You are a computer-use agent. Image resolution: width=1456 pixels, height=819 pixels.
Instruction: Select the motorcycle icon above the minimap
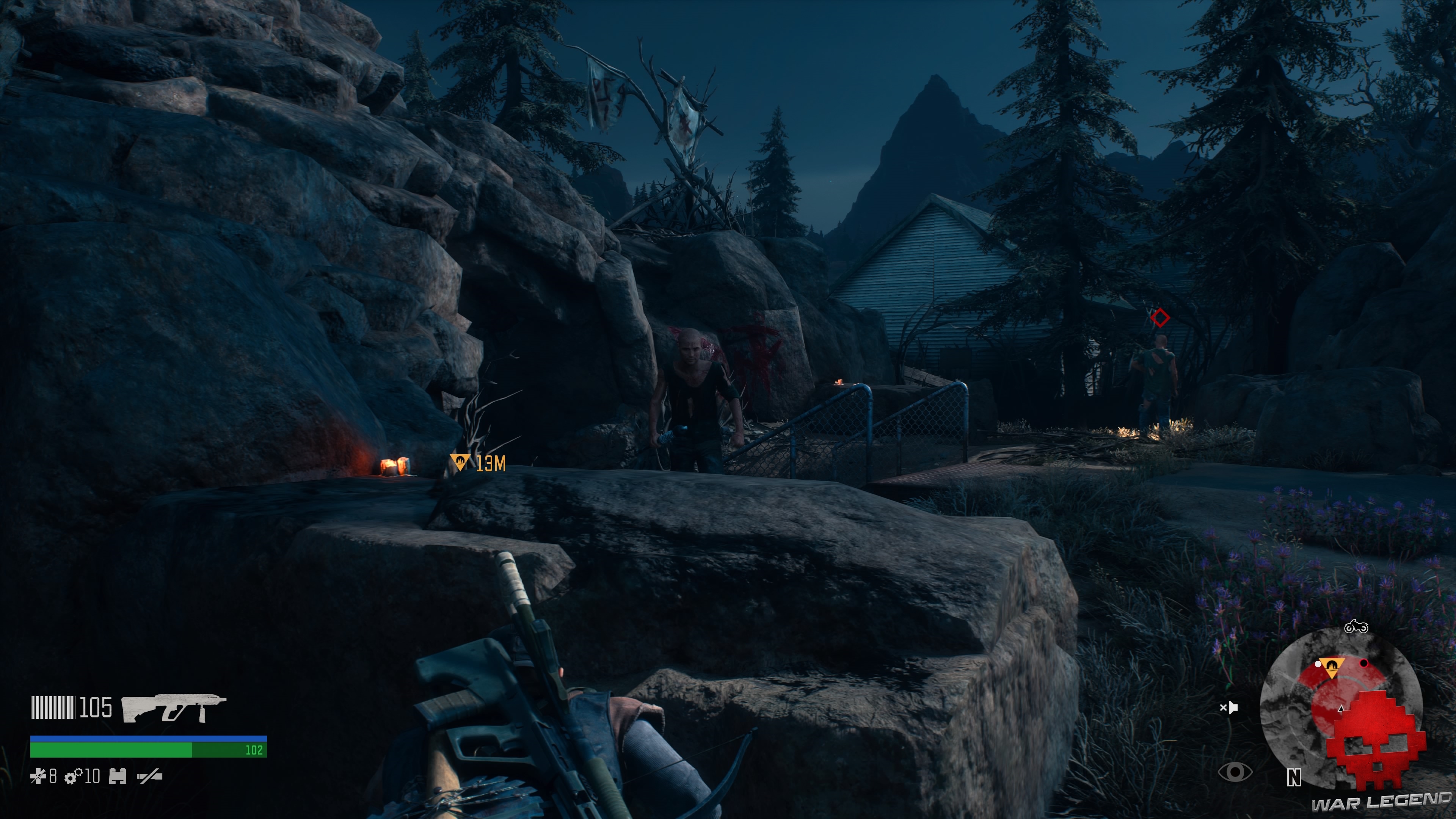point(1356,628)
